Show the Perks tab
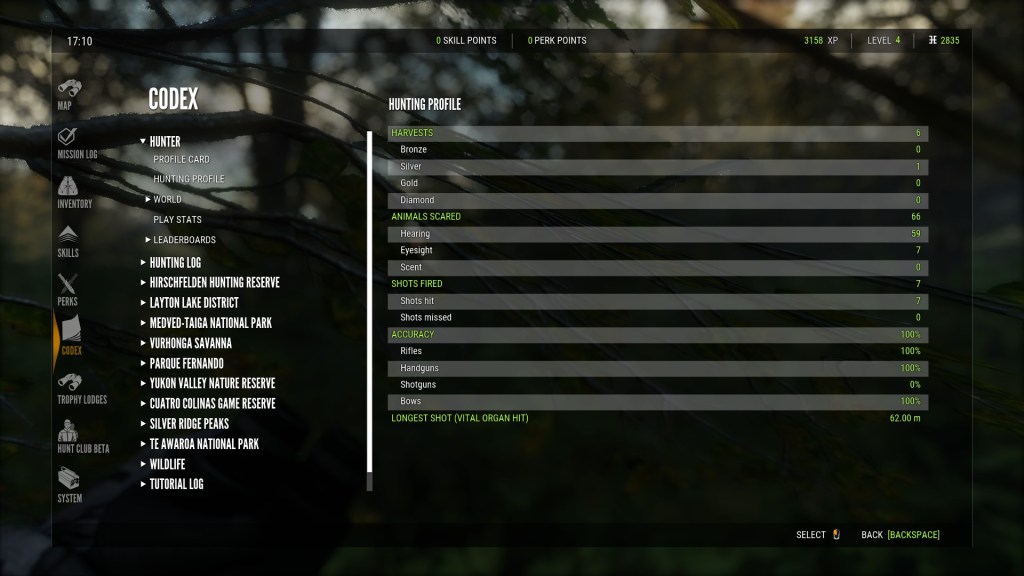 click(67, 289)
